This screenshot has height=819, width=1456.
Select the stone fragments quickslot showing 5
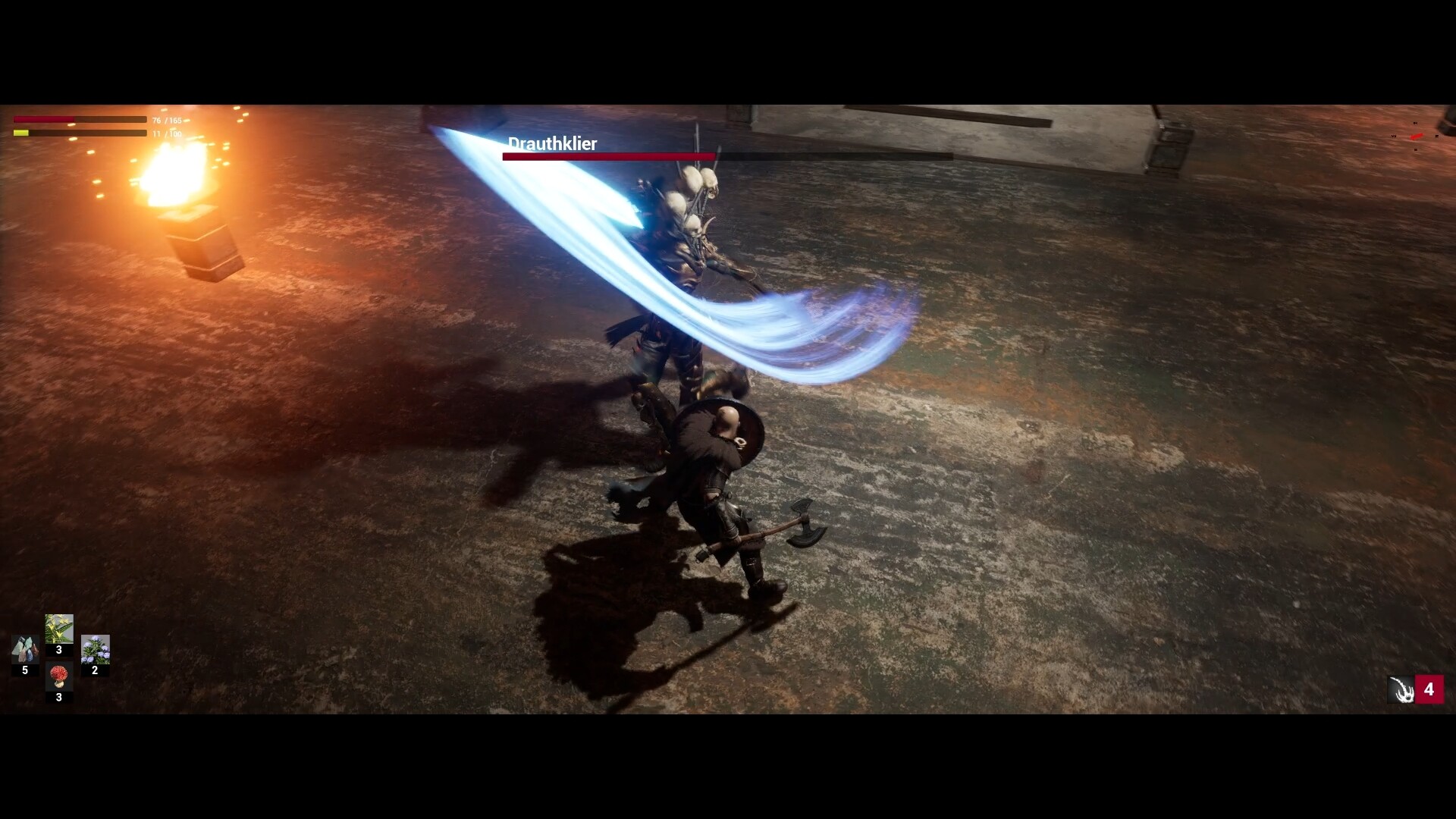coord(25,649)
